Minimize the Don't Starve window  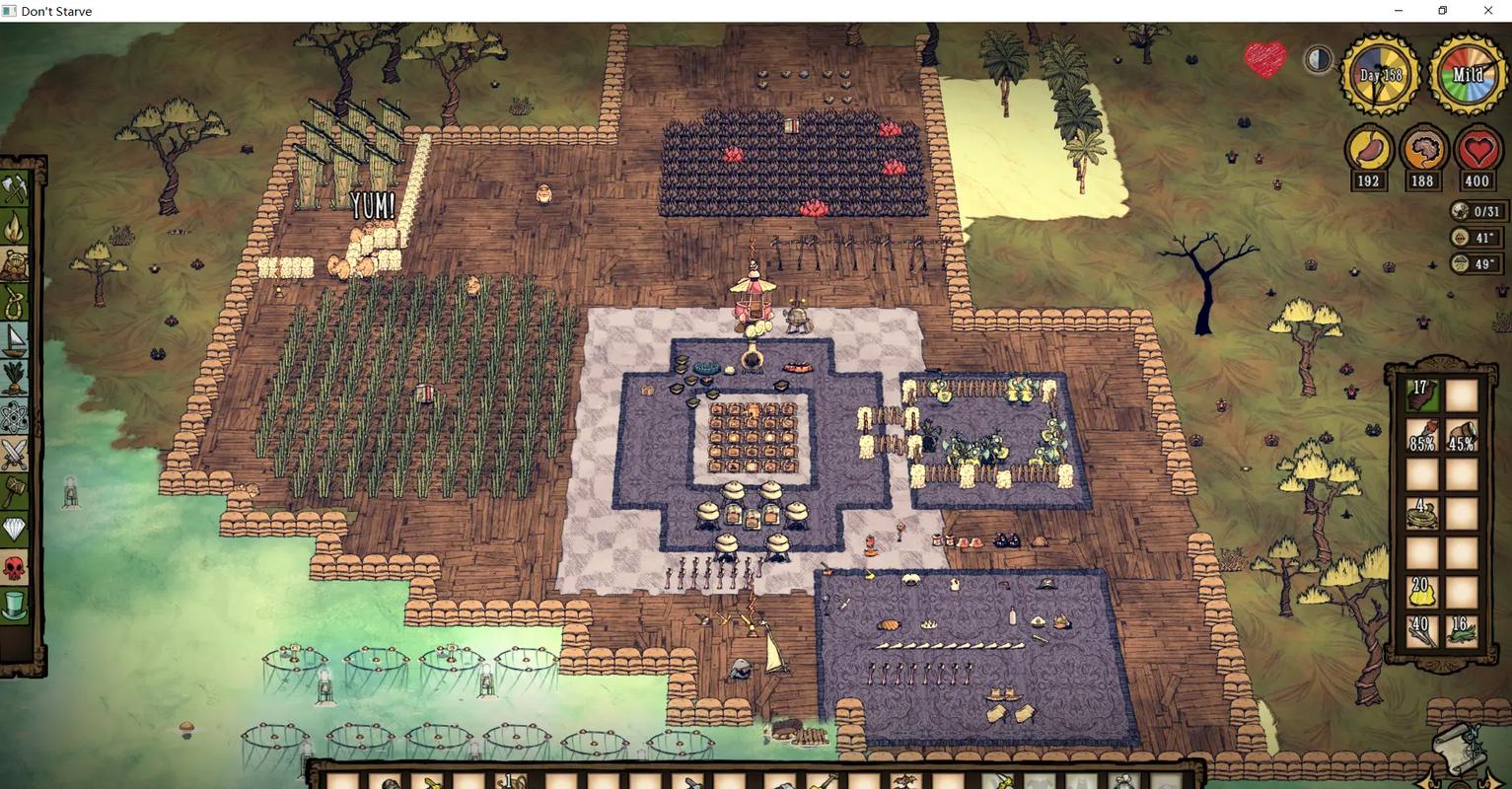pyautogui.click(x=1398, y=11)
